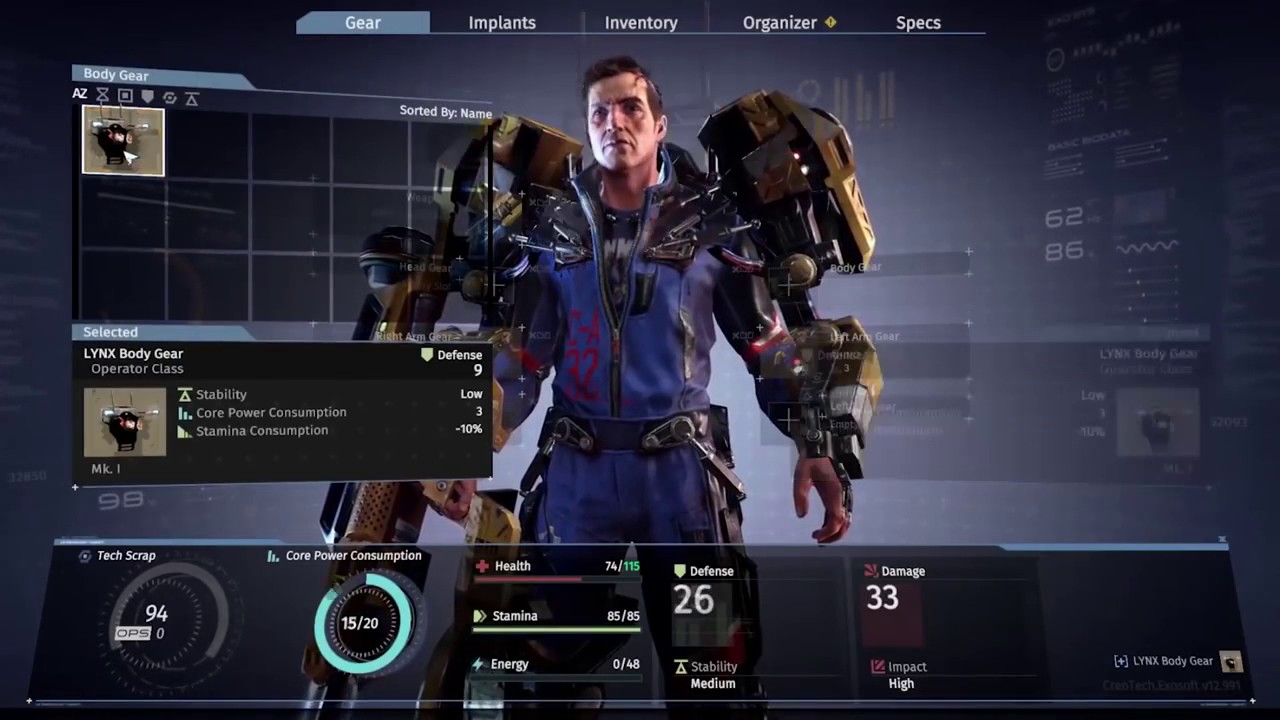Viewport: 1280px width, 720px height.
Task: Sort body gear alphabetically with AZ
Action: (80, 95)
